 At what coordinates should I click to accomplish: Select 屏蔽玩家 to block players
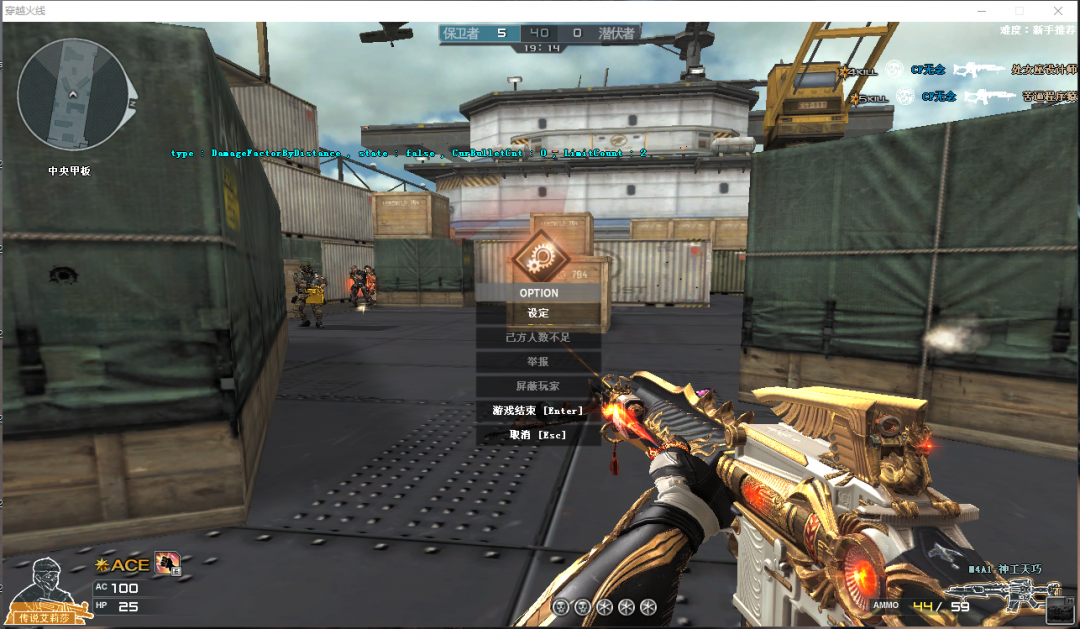538,385
